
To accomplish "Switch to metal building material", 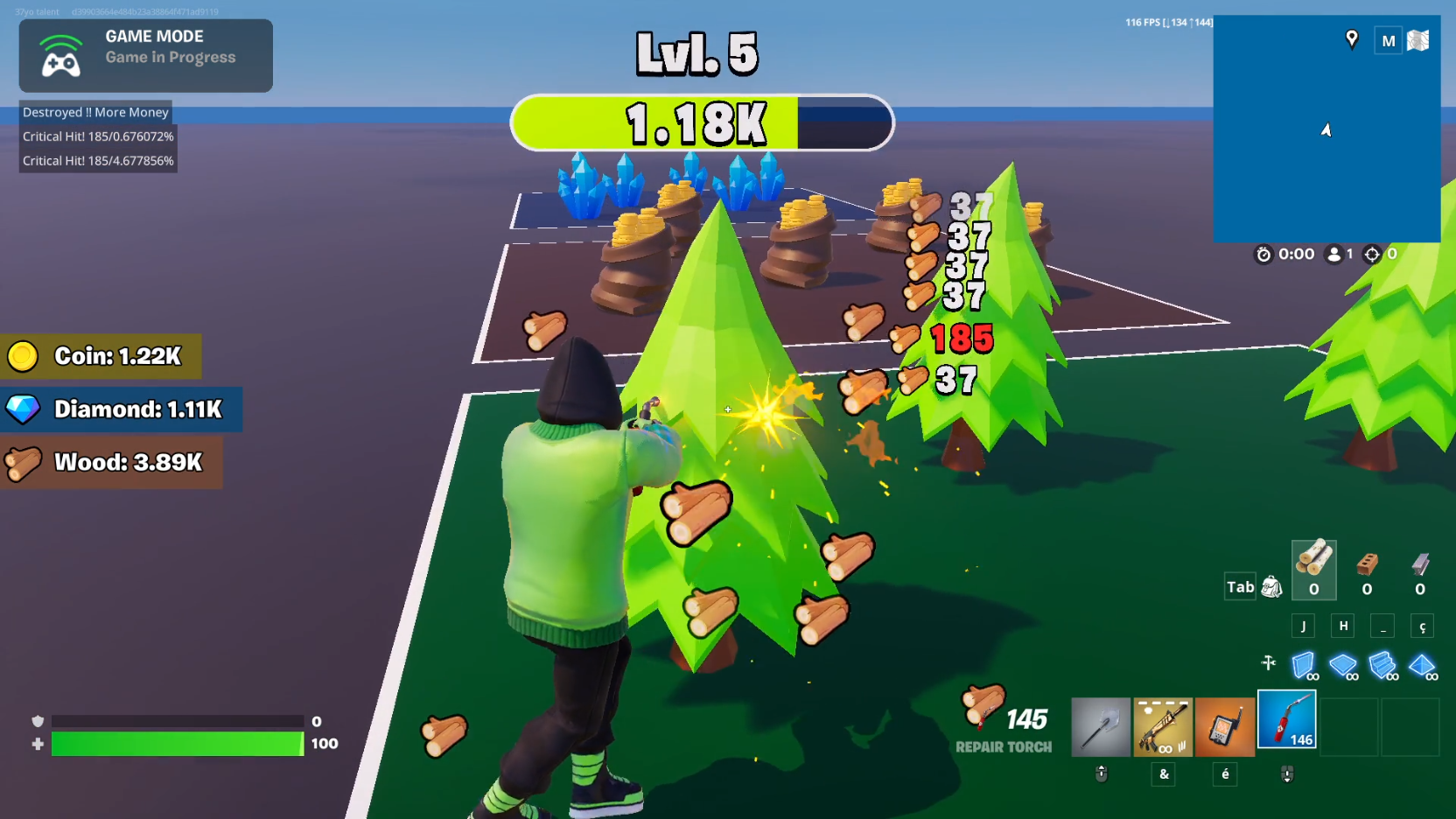I will tap(1420, 570).
